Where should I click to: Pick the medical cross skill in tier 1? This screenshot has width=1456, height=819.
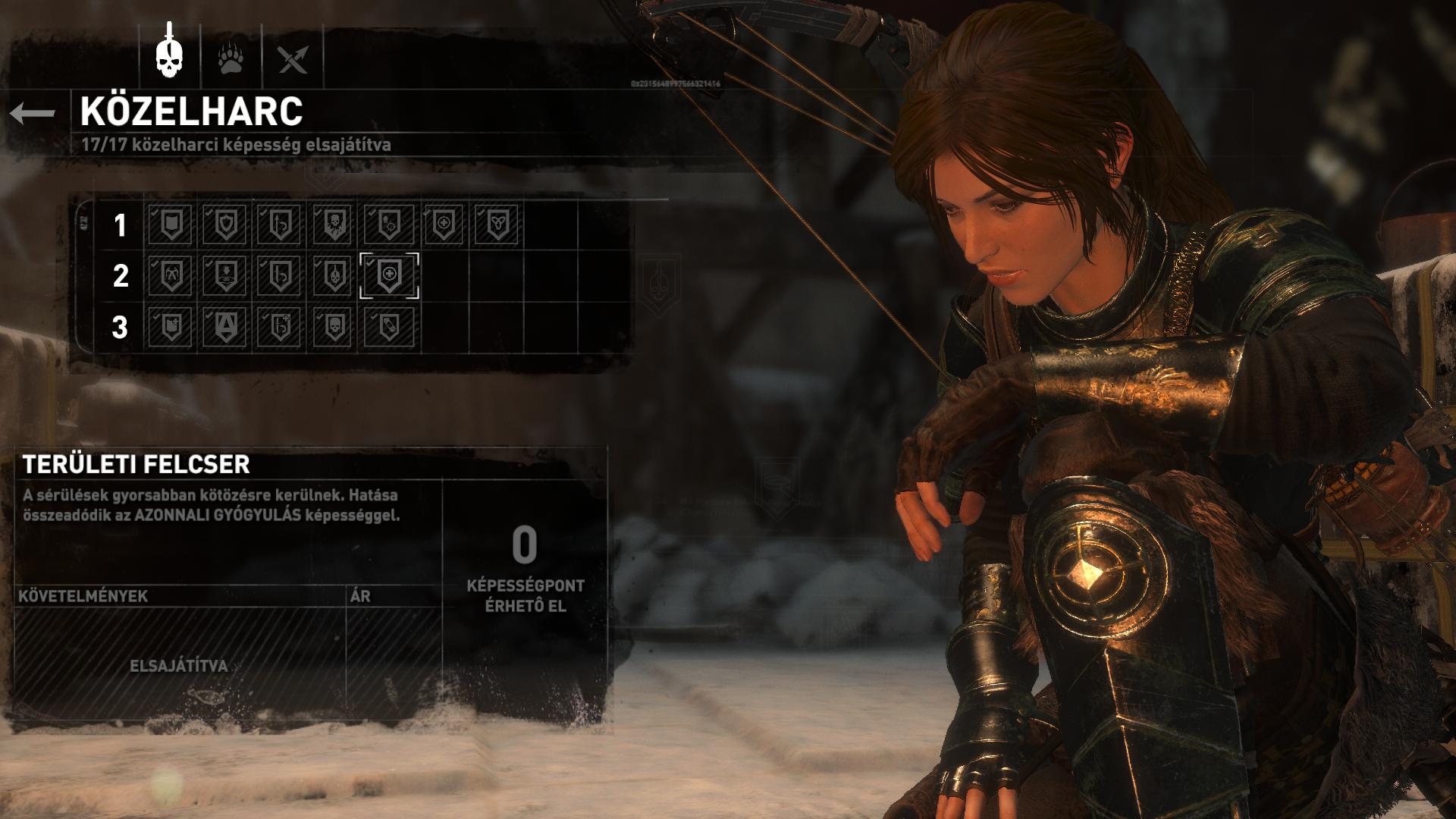point(444,224)
